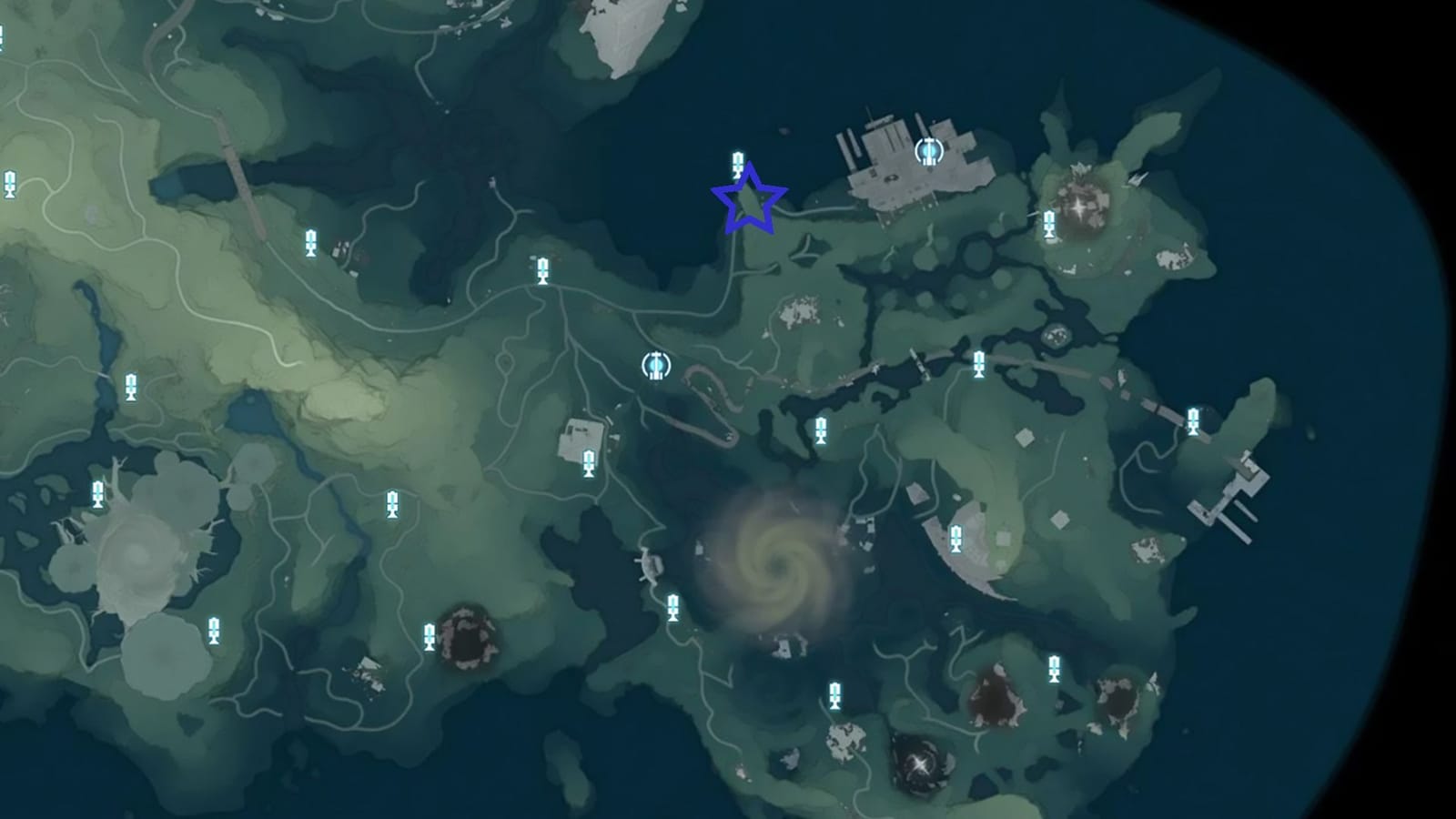This screenshot has width=1456, height=819.
Task: Click the blue star custom marker
Action: (748, 203)
